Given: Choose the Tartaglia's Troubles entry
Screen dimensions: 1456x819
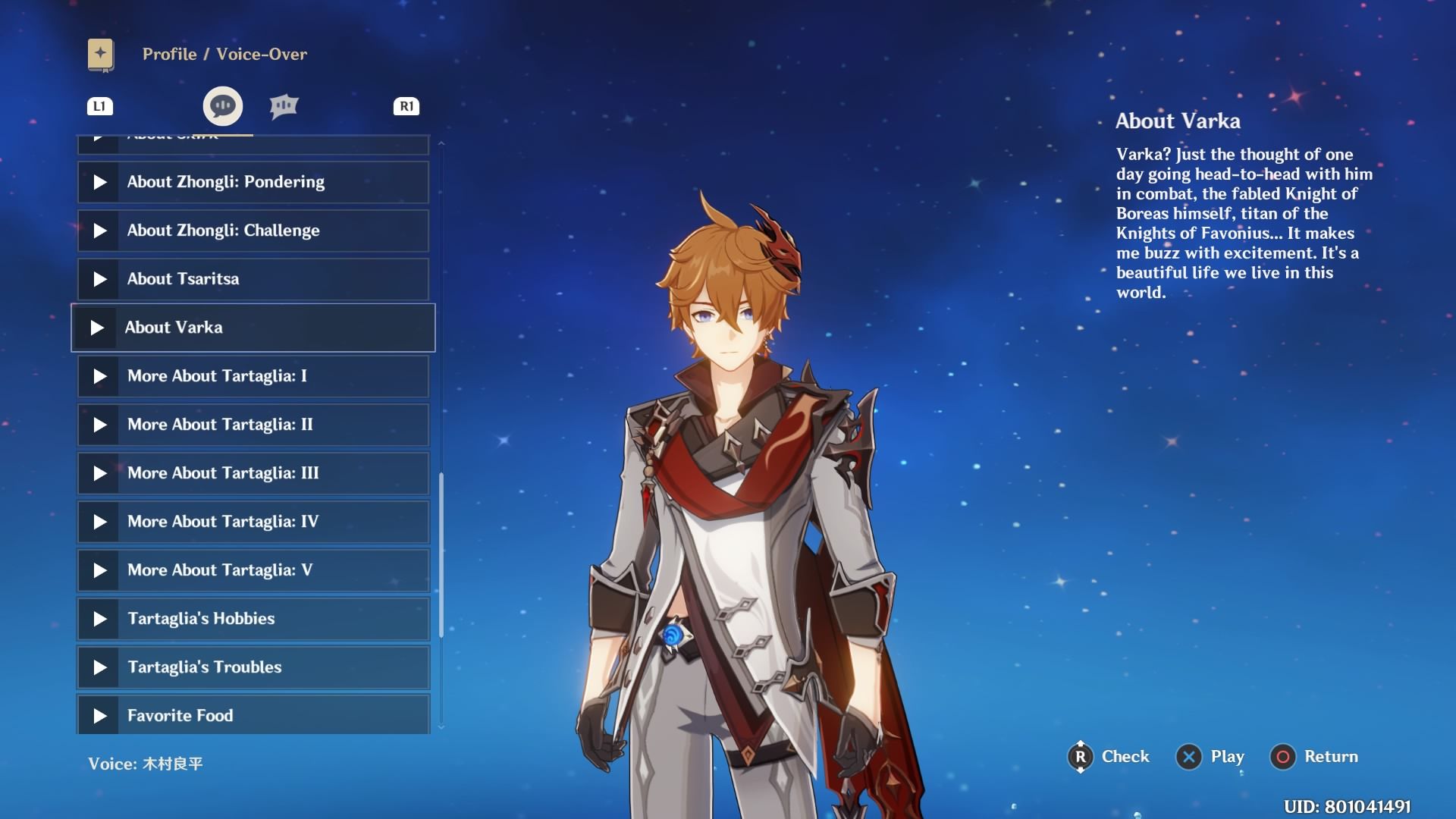Looking at the screenshot, I should [x=253, y=667].
